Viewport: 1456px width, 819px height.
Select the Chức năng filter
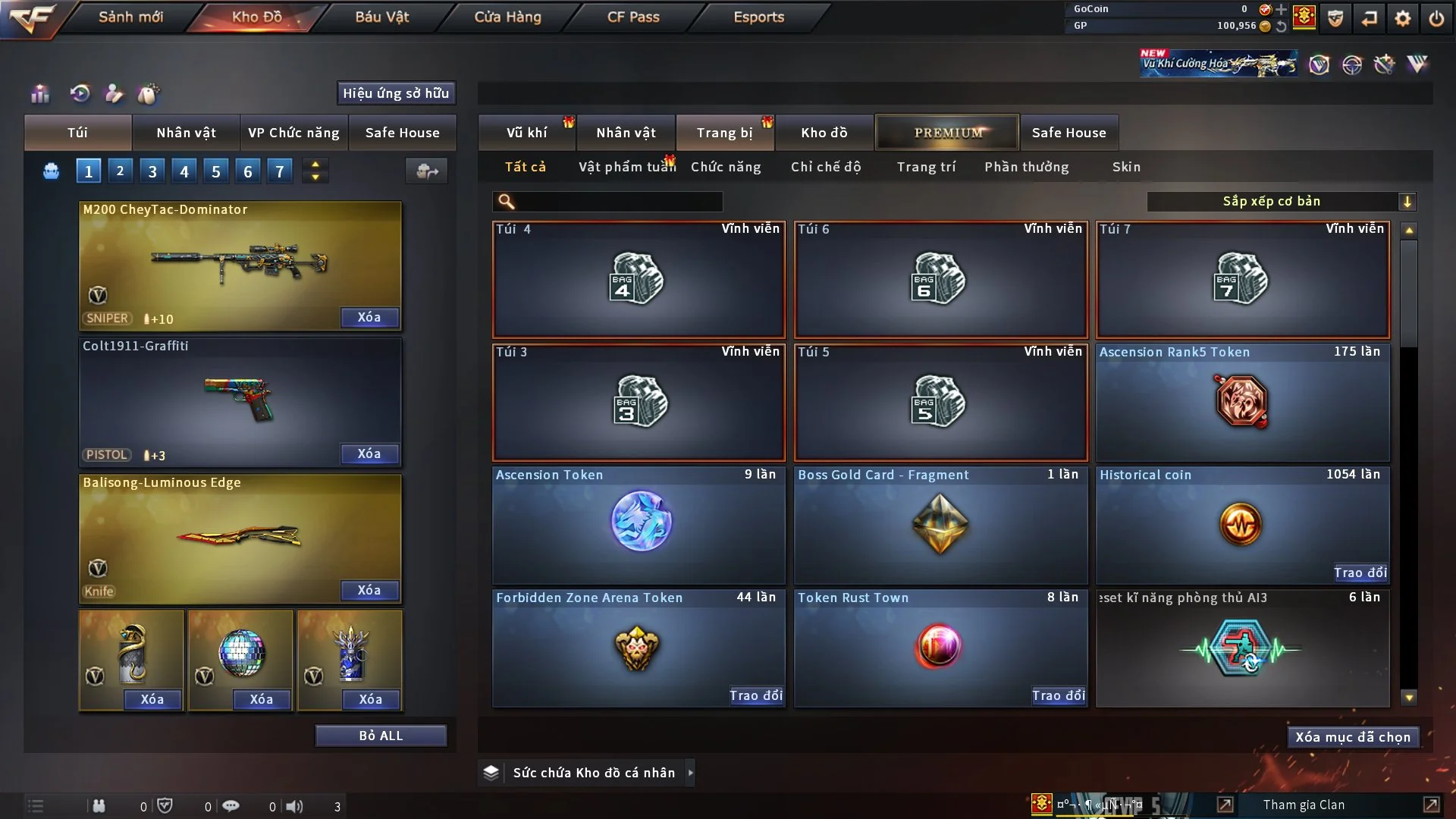[726, 167]
